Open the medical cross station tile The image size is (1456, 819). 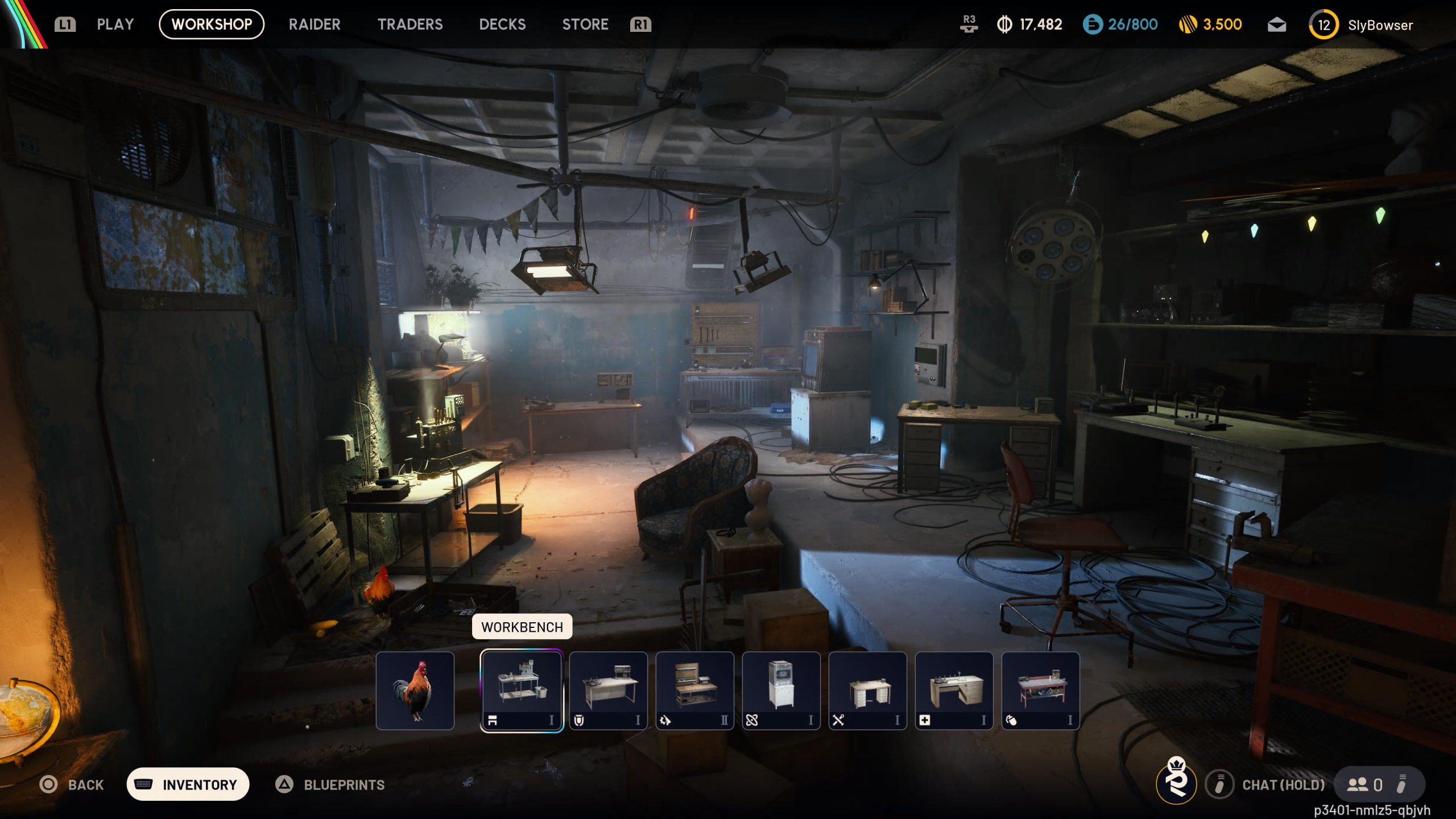point(954,690)
